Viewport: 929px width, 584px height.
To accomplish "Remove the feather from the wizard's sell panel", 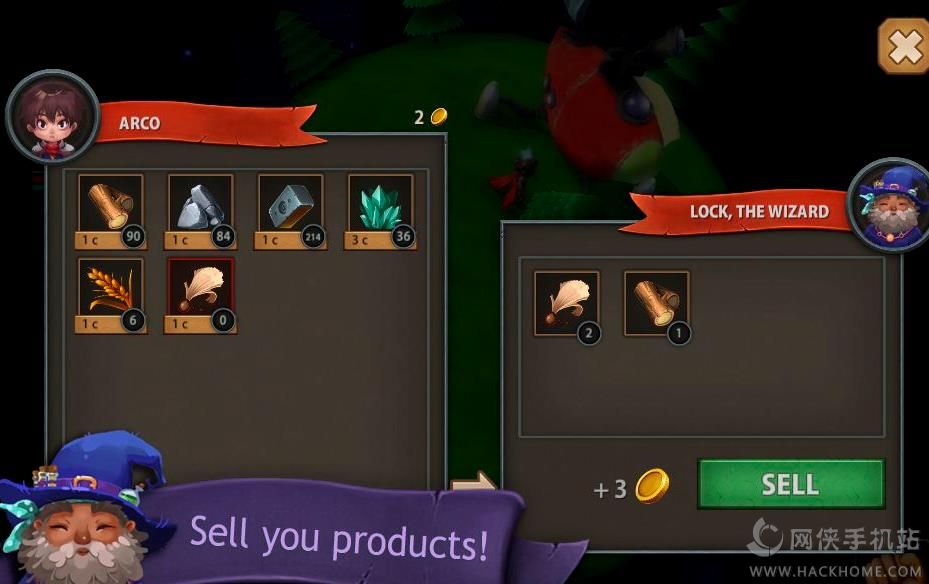I will 566,302.
